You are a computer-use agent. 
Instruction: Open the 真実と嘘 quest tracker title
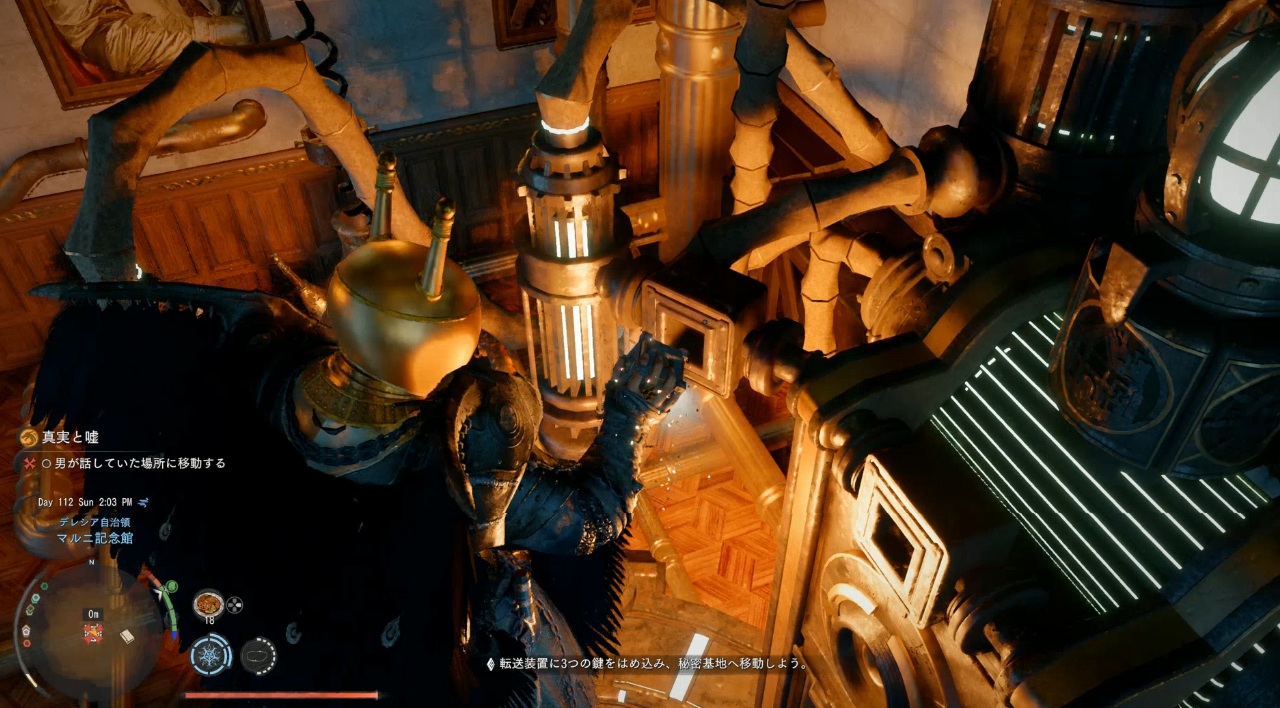[x=70, y=437]
